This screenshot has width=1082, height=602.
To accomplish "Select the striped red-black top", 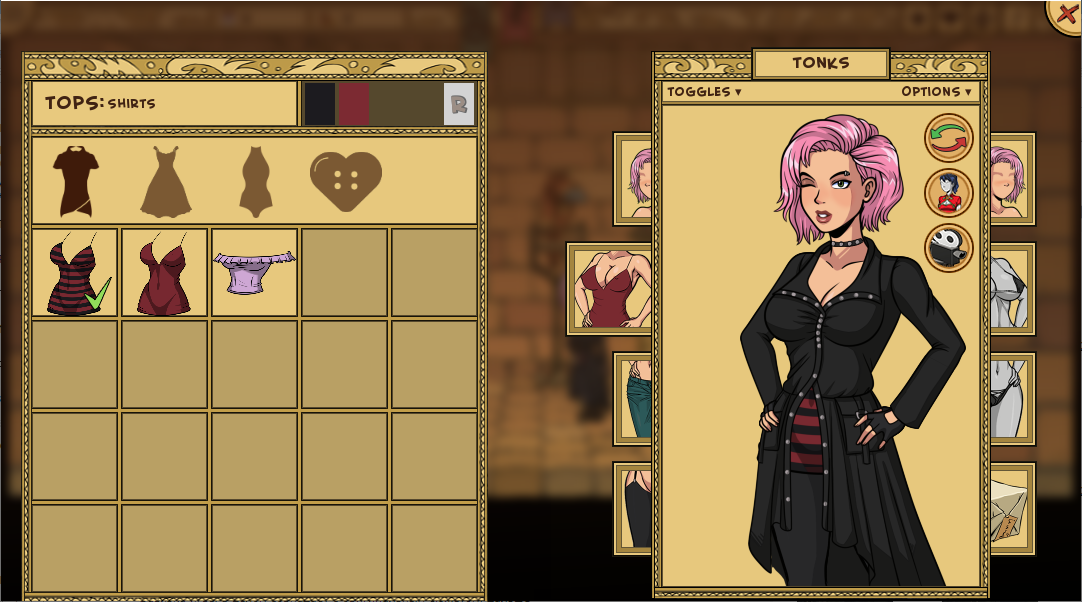I will (x=74, y=273).
